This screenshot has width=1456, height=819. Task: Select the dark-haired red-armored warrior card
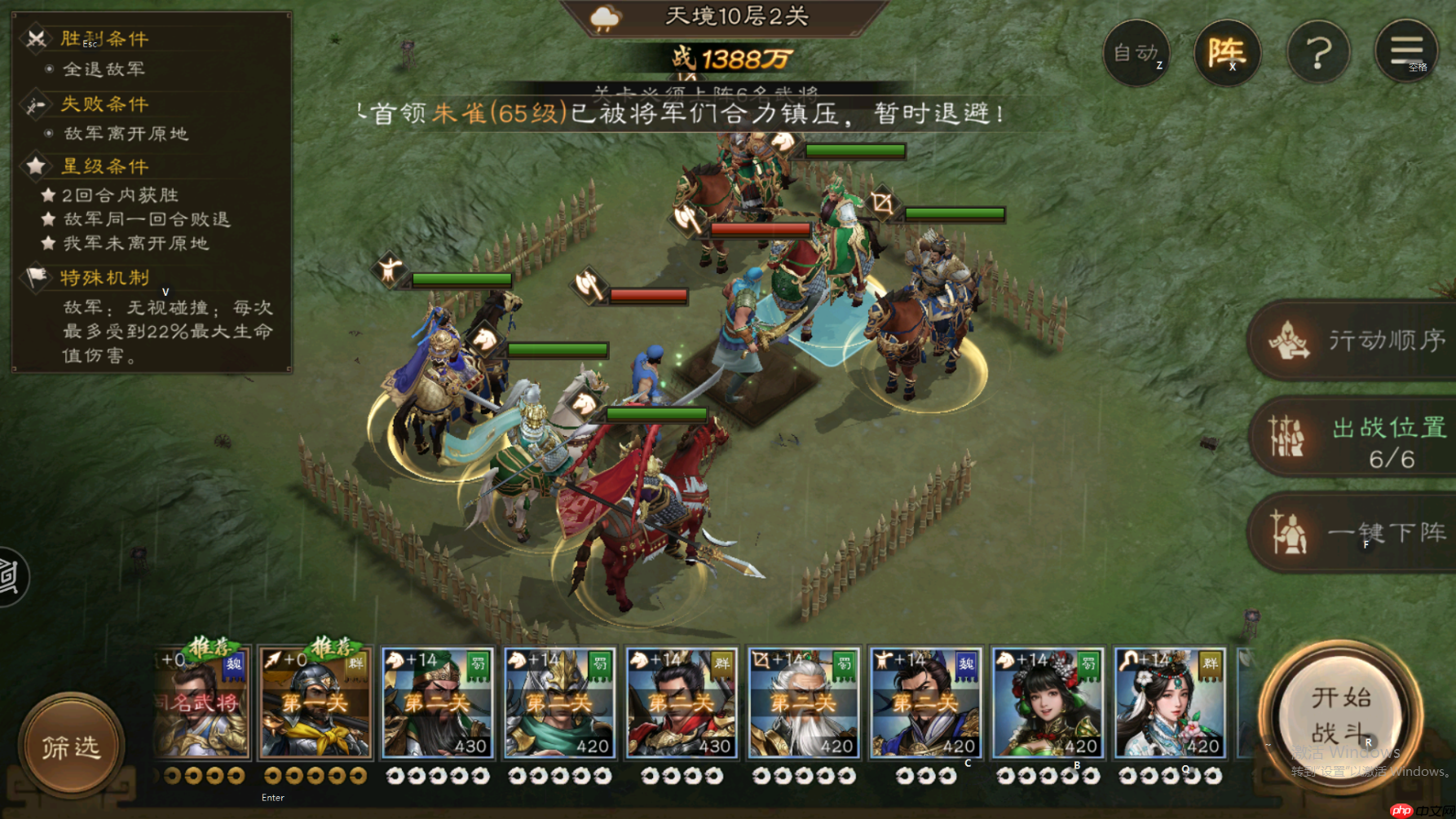681,703
